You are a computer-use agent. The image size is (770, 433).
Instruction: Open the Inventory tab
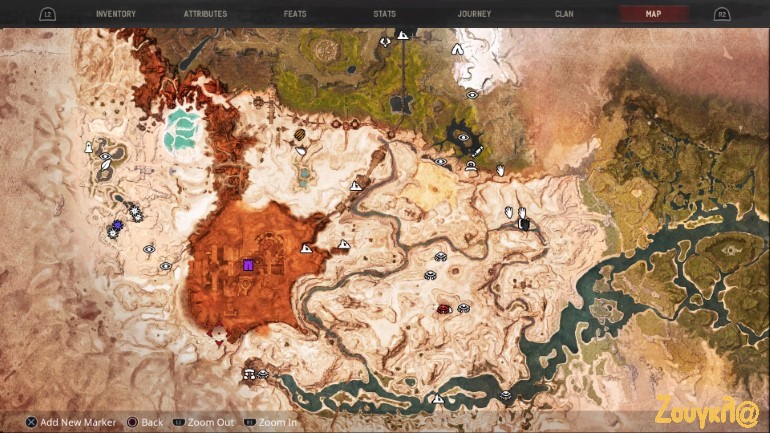click(x=116, y=14)
